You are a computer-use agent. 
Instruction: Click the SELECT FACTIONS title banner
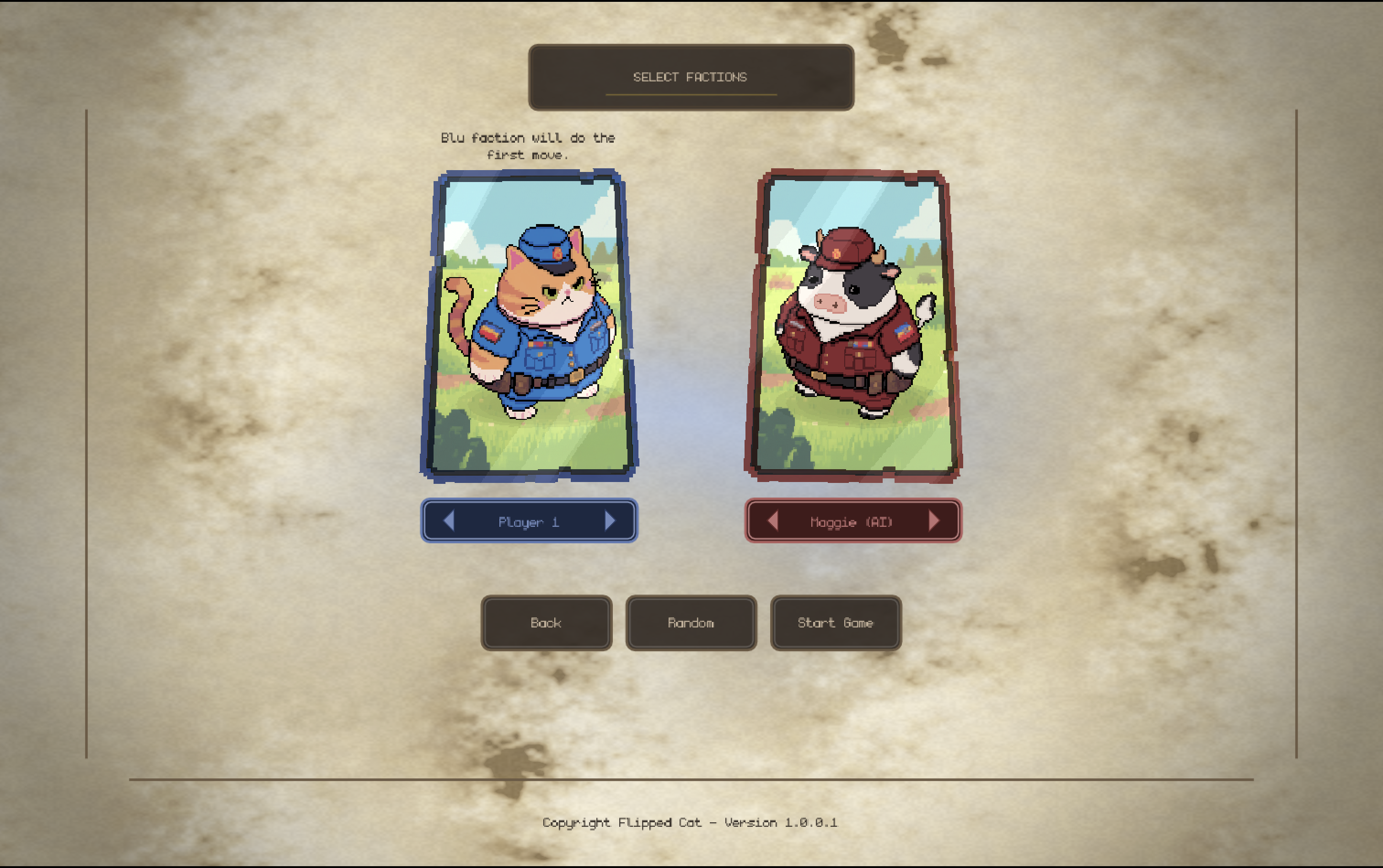691,76
